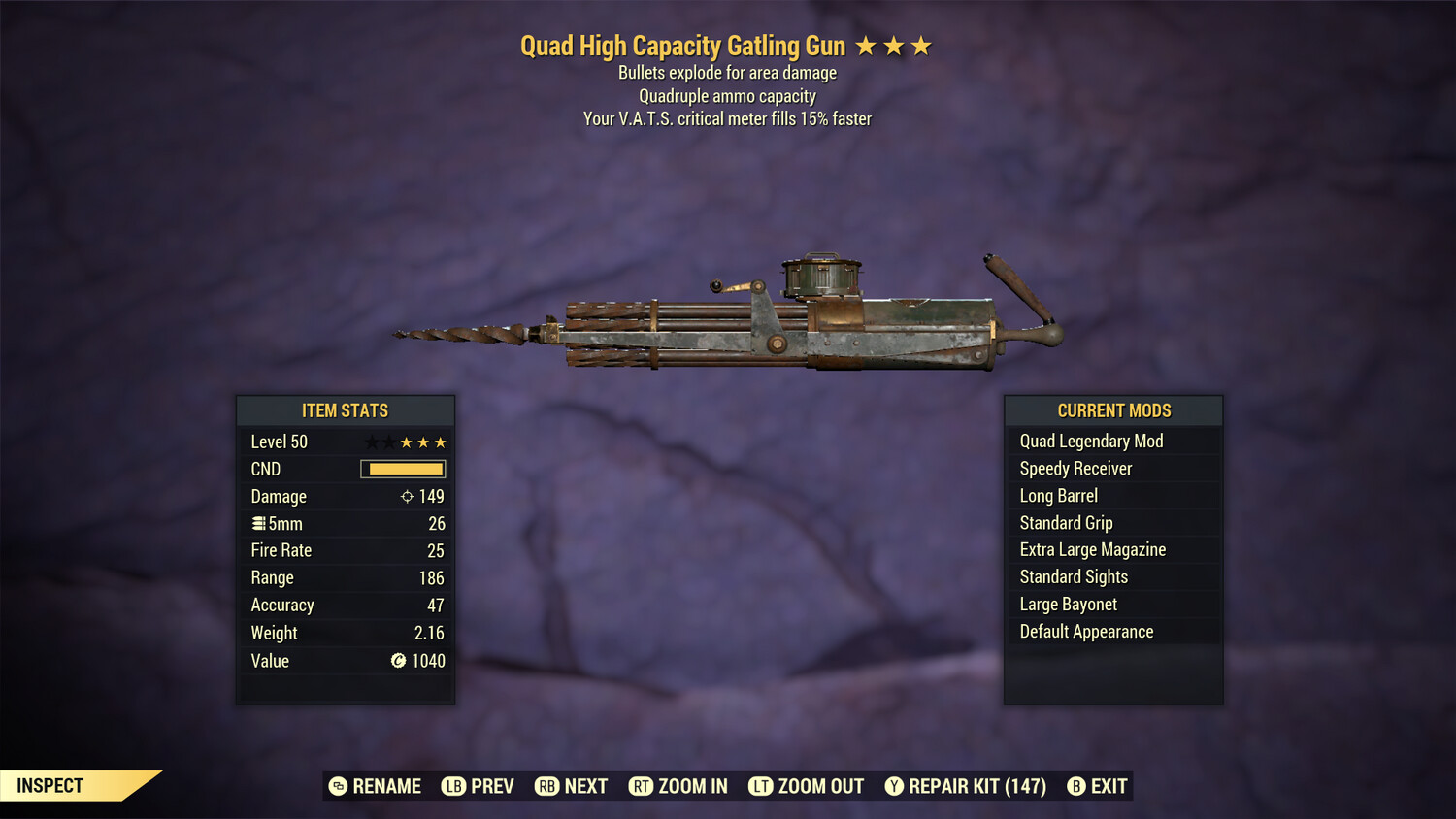This screenshot has height=819, width=1456.
Task: Click the rename button icon next to RENAME
Action: coord(337,786)
